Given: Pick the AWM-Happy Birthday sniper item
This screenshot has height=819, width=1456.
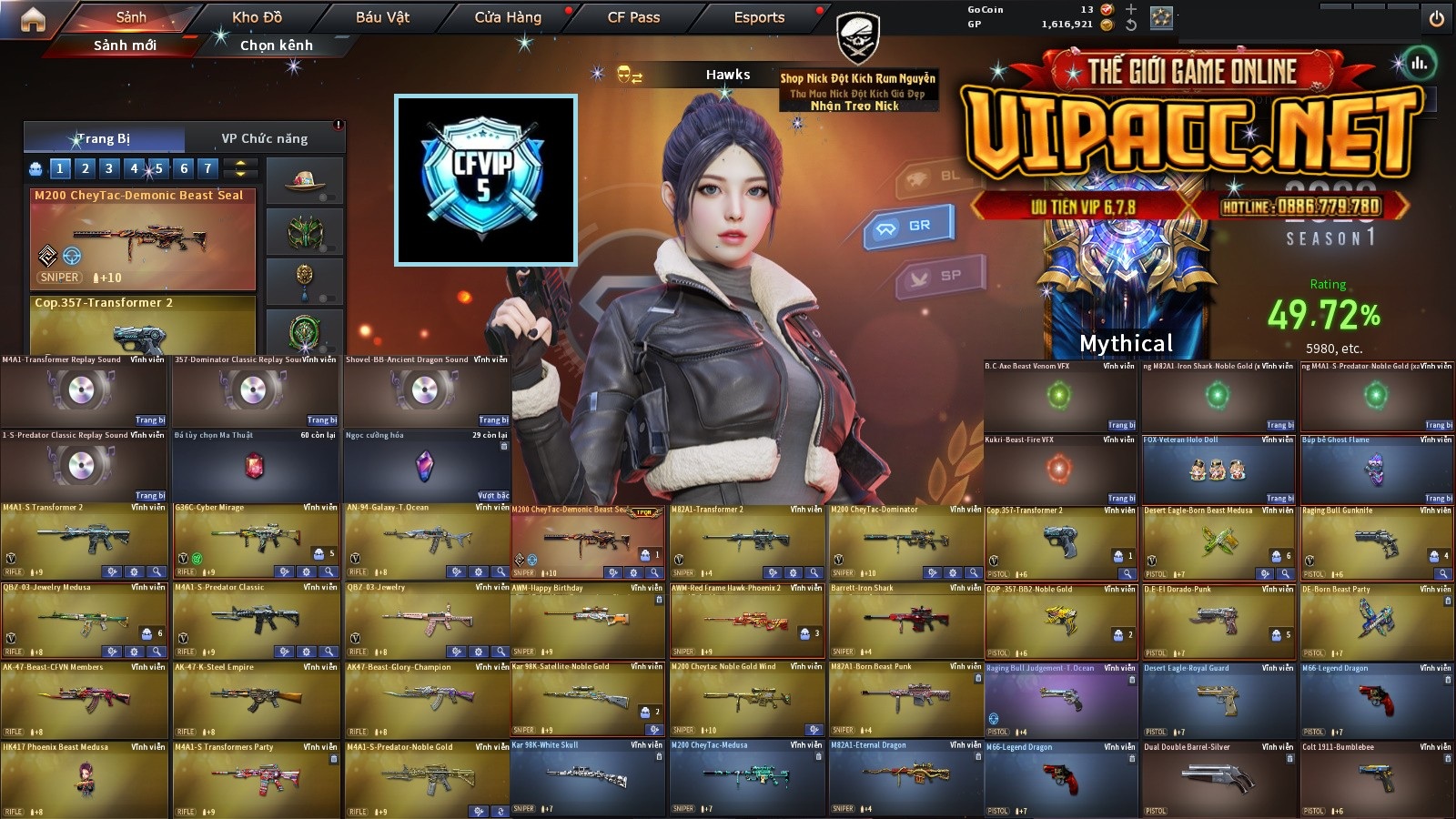Looking at the screenshot, I should click(x=589, y=621).
